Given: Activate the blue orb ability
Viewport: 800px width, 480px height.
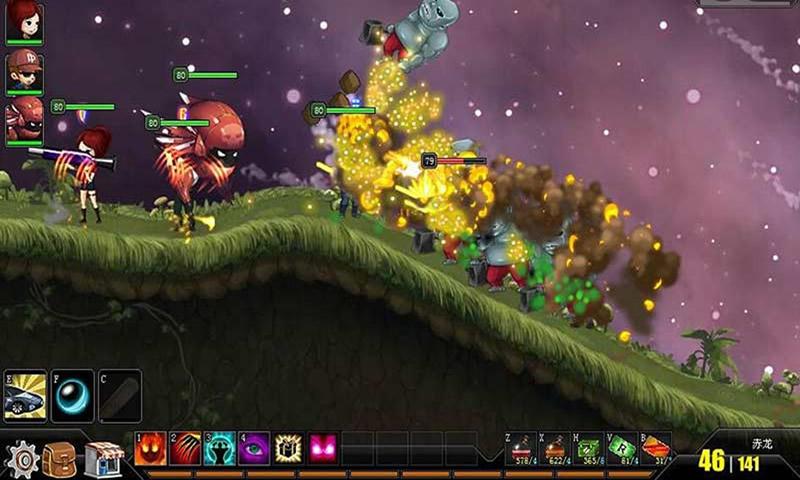Looking at the screenshot, I should tap(72, 395).
